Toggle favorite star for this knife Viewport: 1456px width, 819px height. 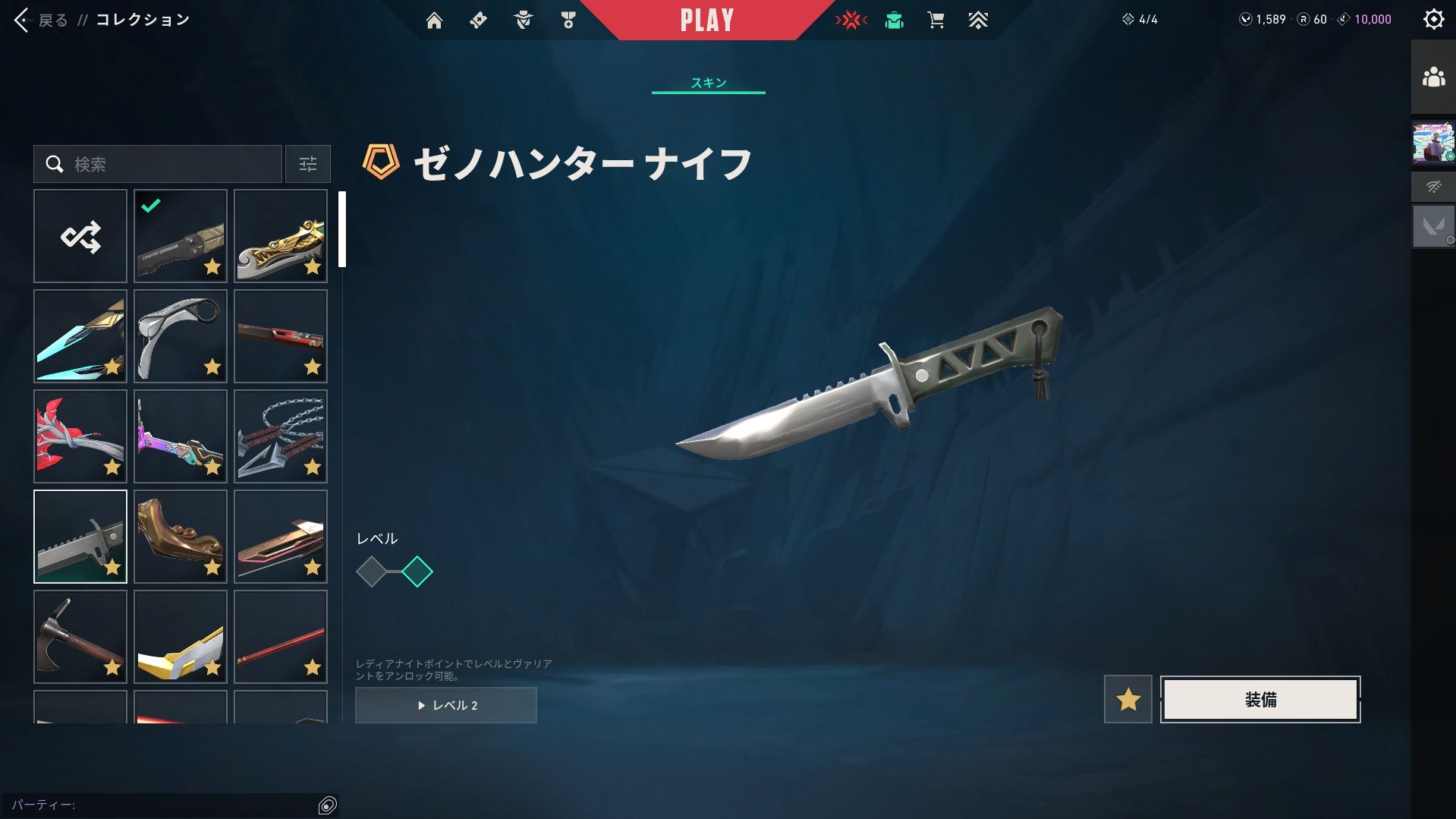[1127, 699]
